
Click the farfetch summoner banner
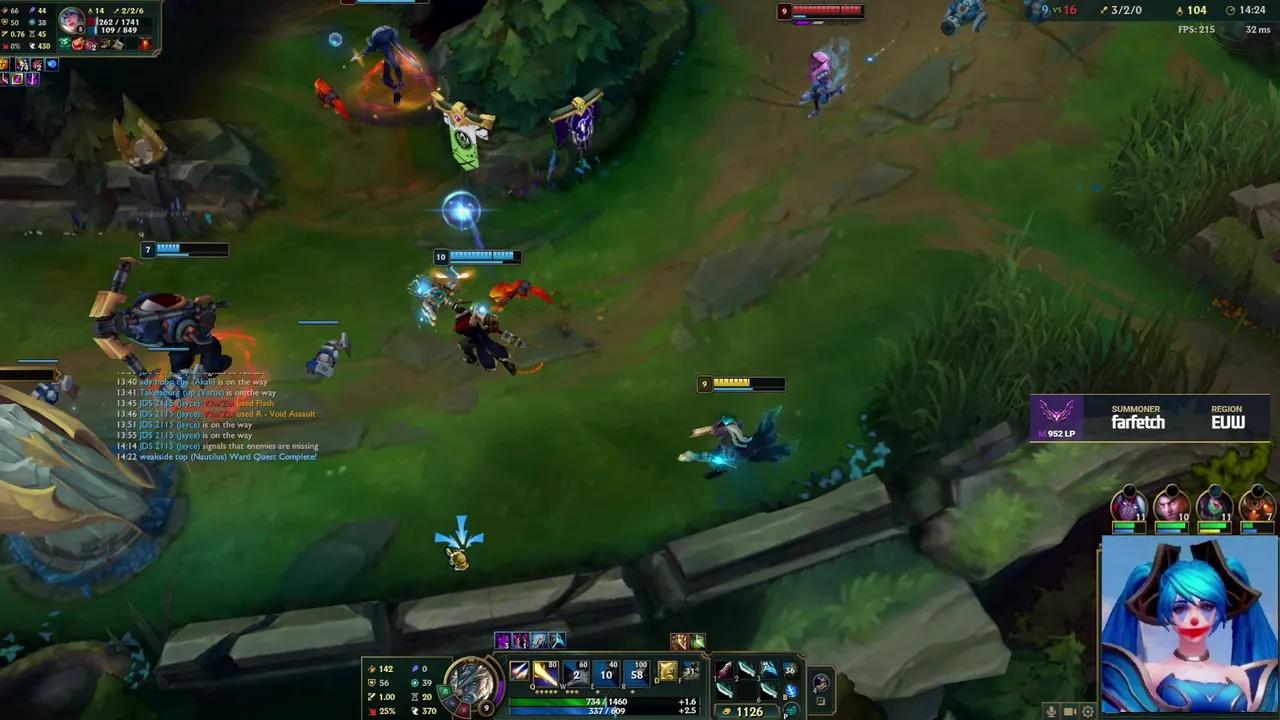tap(1150, 420)
